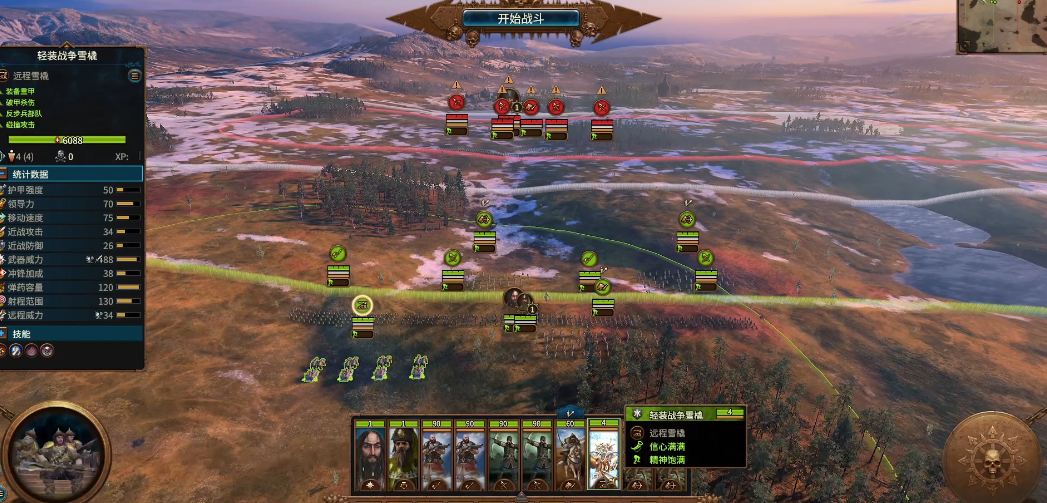Collapse the 统计数据 statistics section
1047x503 pixels.
coord(72,174)
